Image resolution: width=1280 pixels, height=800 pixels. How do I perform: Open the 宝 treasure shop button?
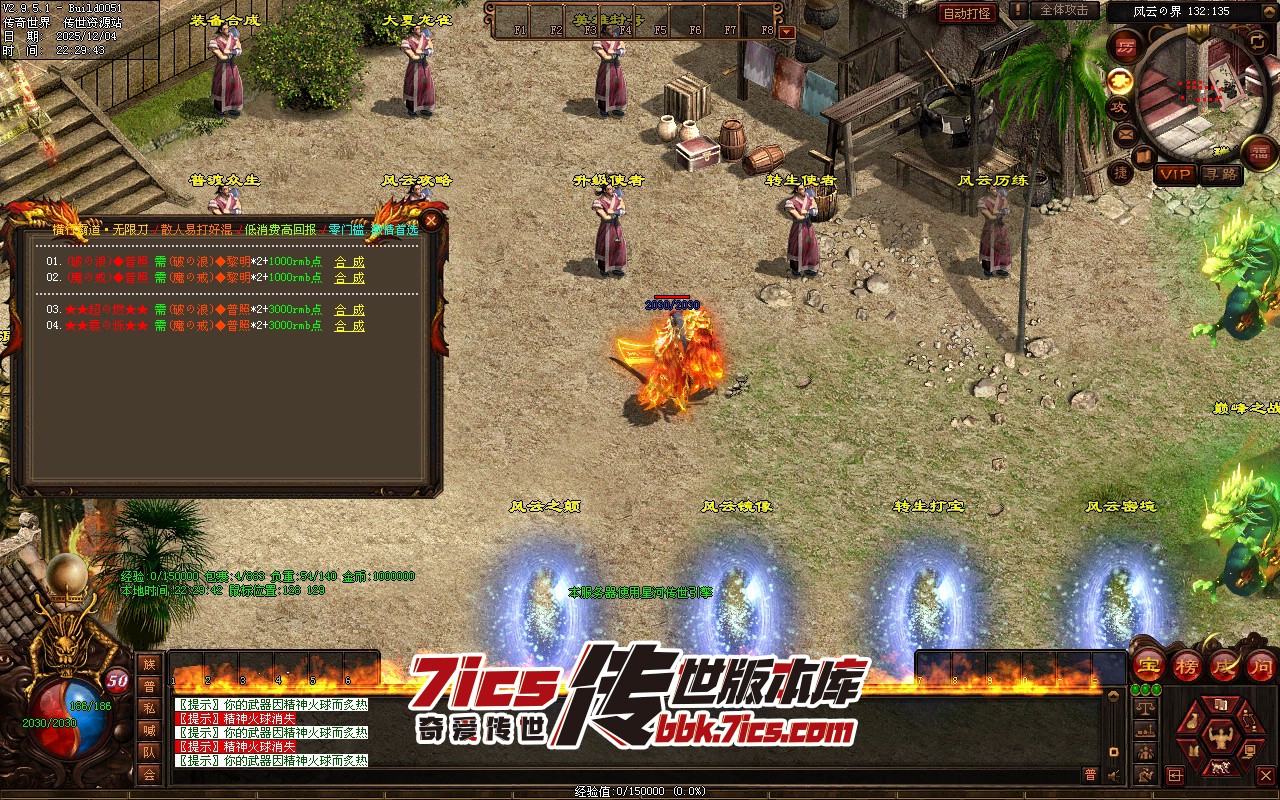[1149, 665]
